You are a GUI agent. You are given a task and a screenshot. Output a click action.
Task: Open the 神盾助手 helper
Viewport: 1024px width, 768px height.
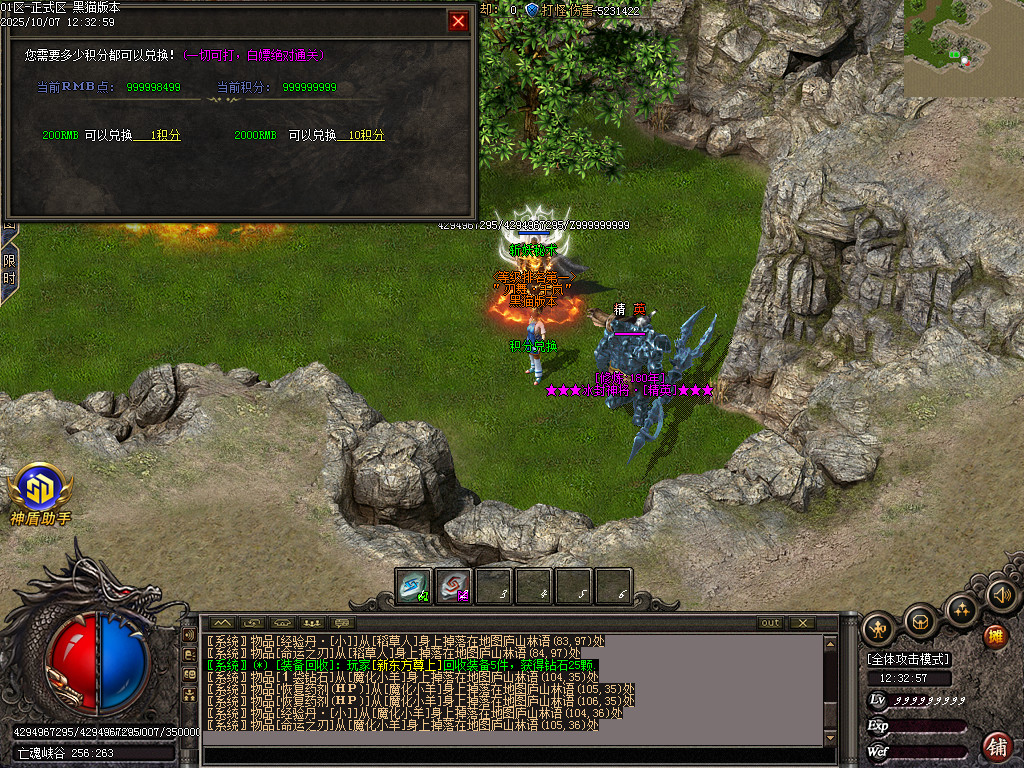pos(41,494)
